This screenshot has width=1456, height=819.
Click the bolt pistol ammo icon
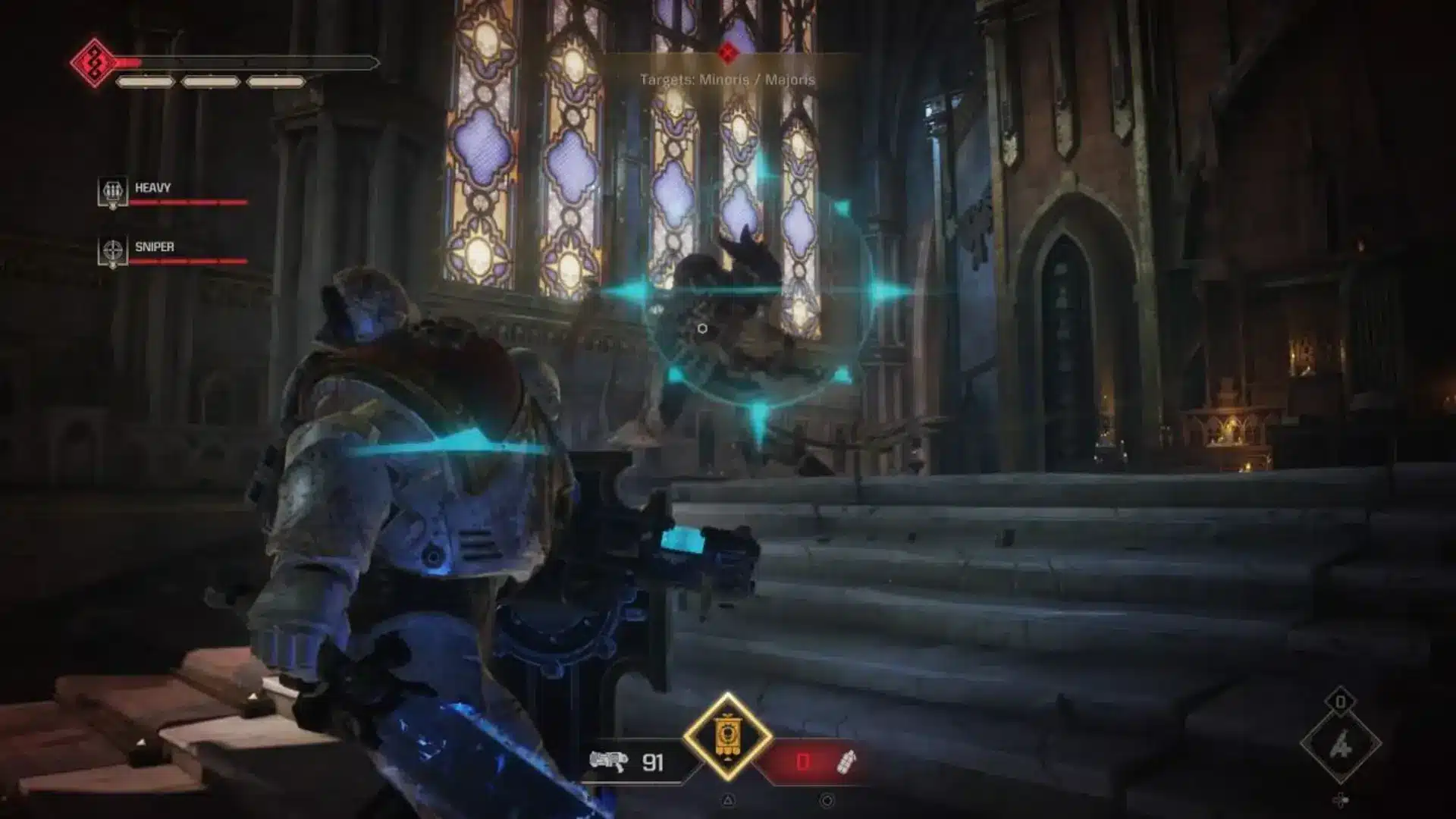(609, 761)
